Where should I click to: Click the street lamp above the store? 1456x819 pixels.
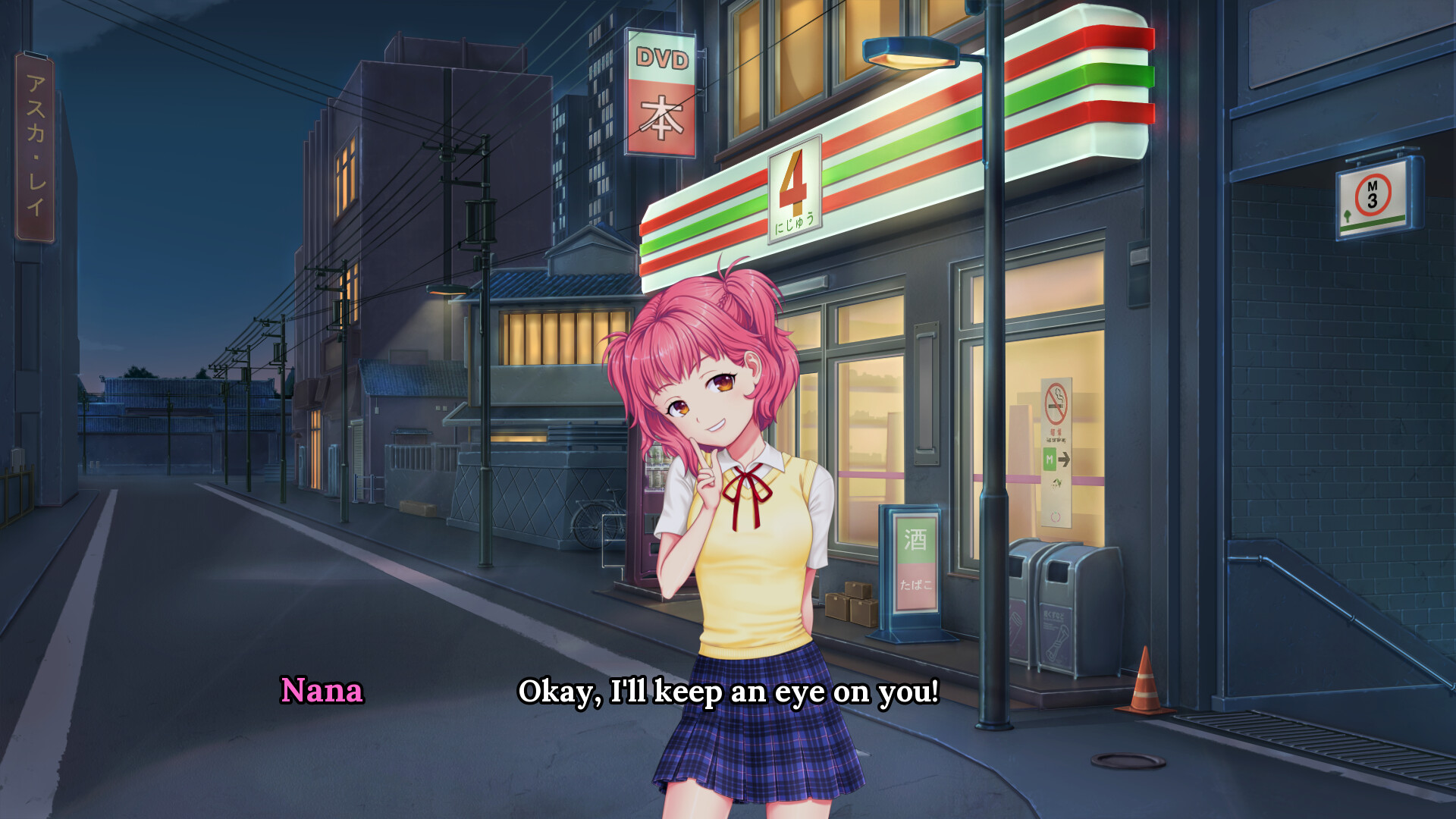point(910,53)
